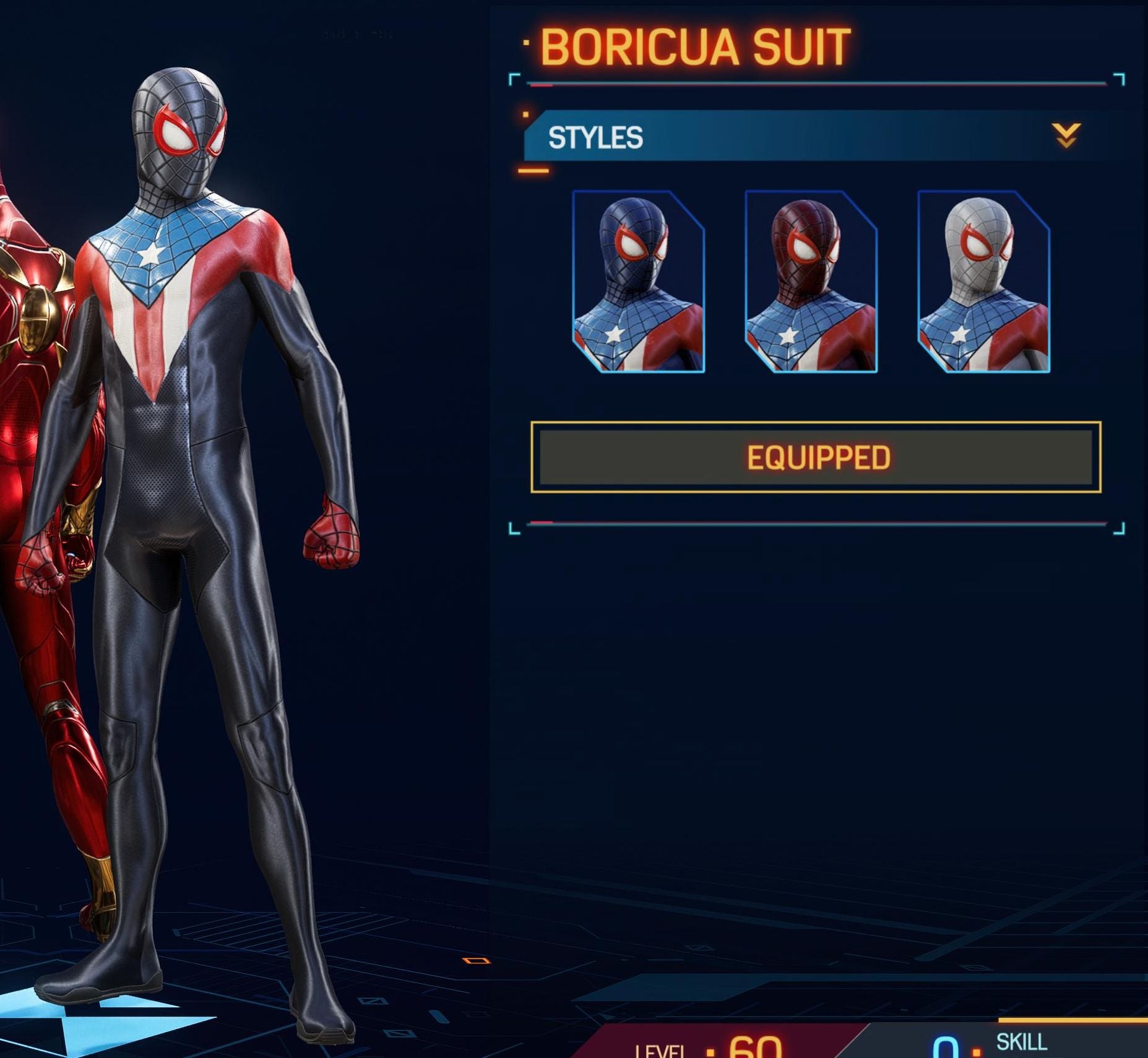Image resolution: width=1148 pixels, height=1058 pixels.
Task: Click the Equipped button
Action: coord(816,457)
